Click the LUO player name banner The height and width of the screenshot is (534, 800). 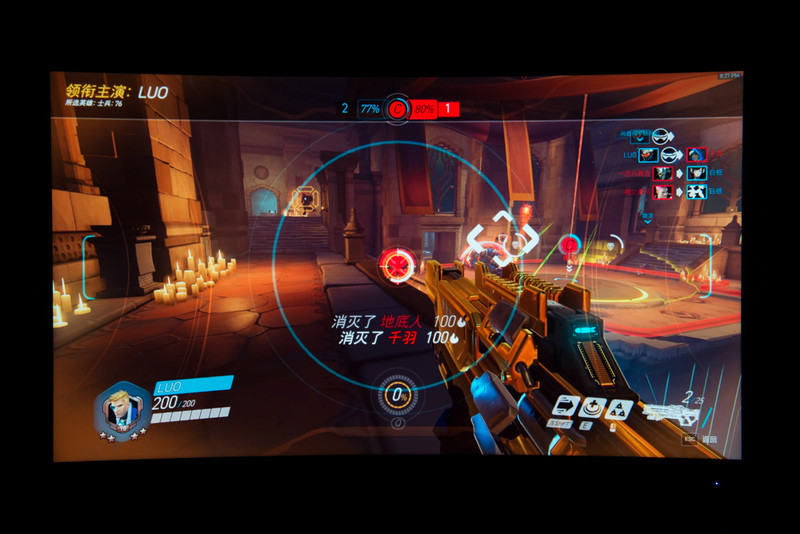click(193, 383)
